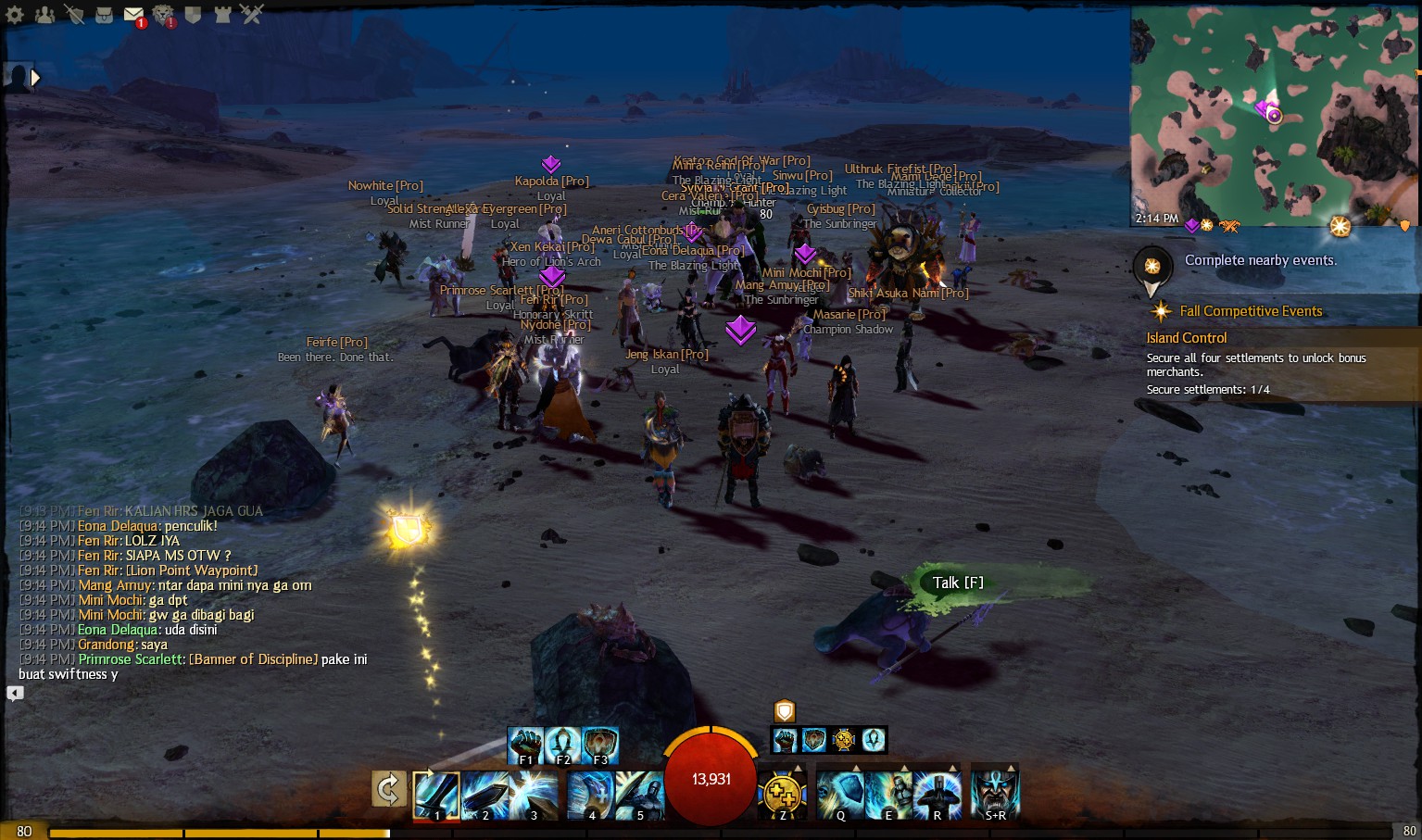Click the Fall Competitive Events header

pos(1252,310)
